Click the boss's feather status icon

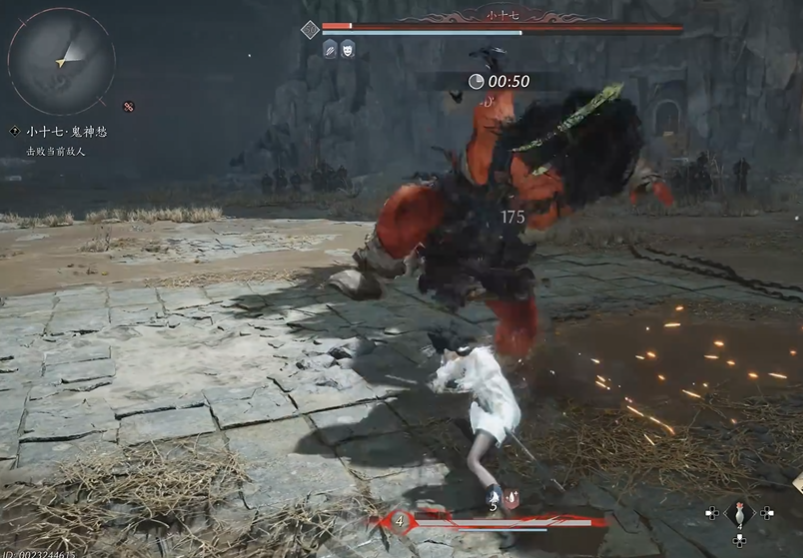[x=330, y=48]
